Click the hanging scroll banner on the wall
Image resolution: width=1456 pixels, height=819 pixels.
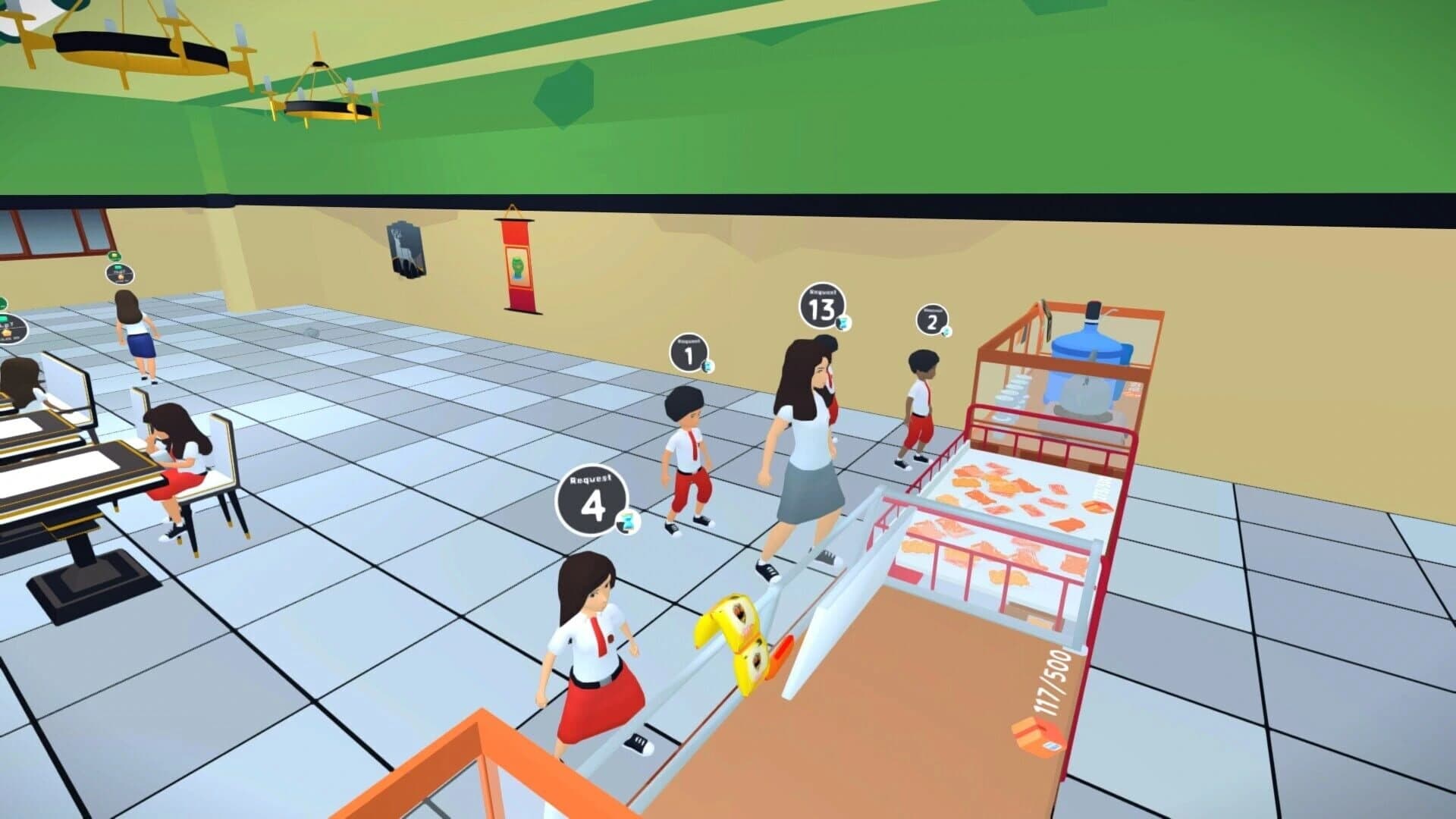pos(519,267)
